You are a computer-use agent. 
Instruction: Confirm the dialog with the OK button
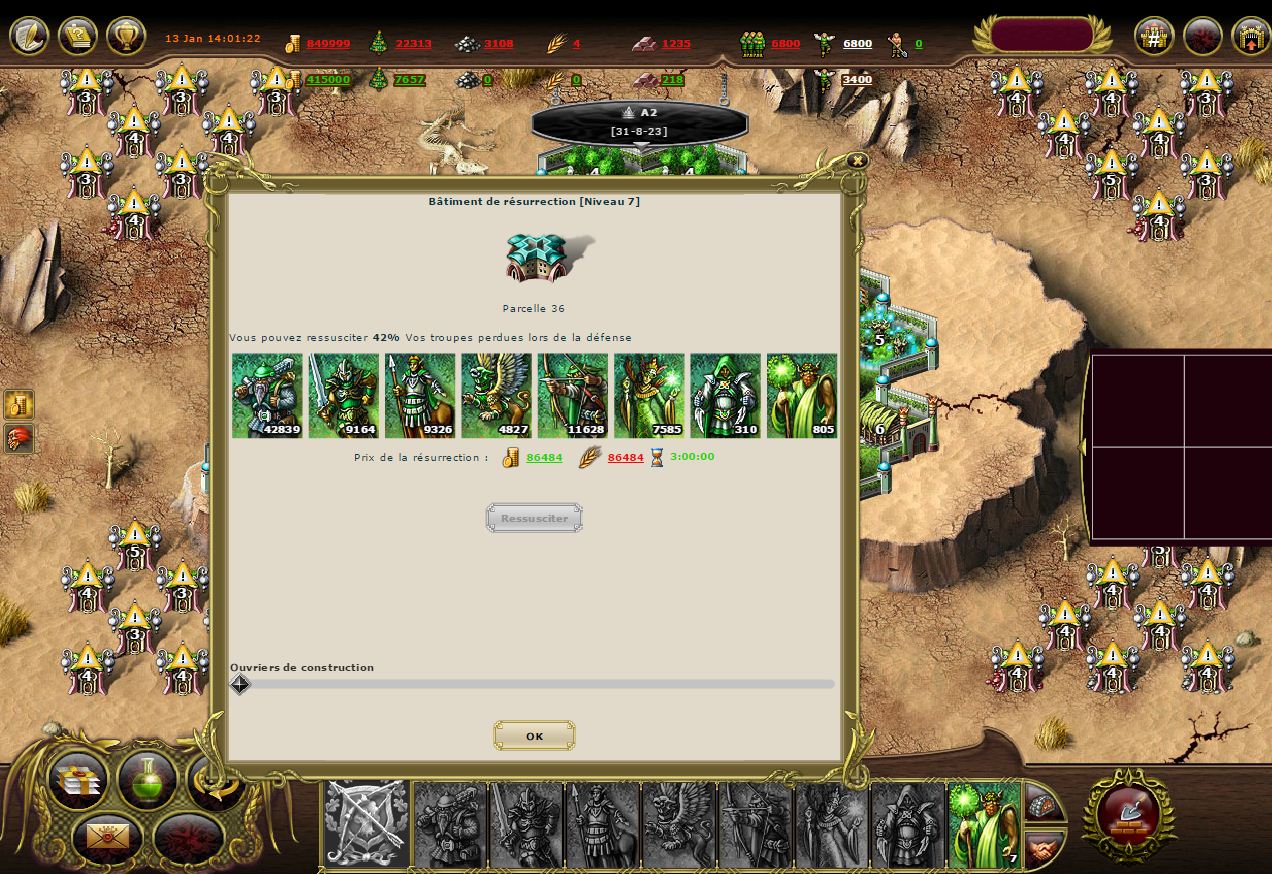pos(534,736)
